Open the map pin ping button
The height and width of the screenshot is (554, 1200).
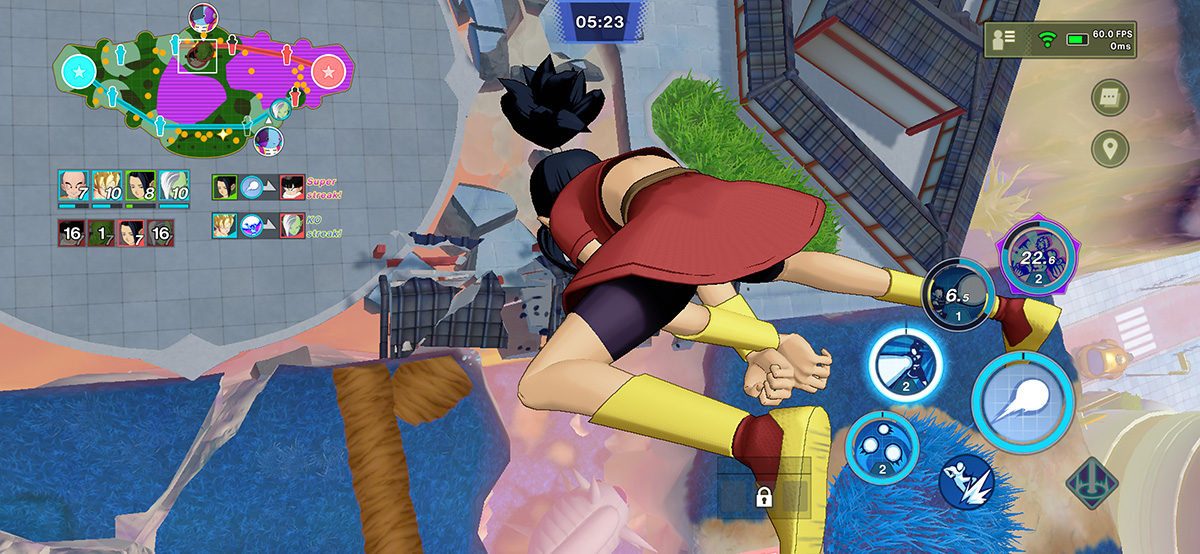pos(1110,149)
